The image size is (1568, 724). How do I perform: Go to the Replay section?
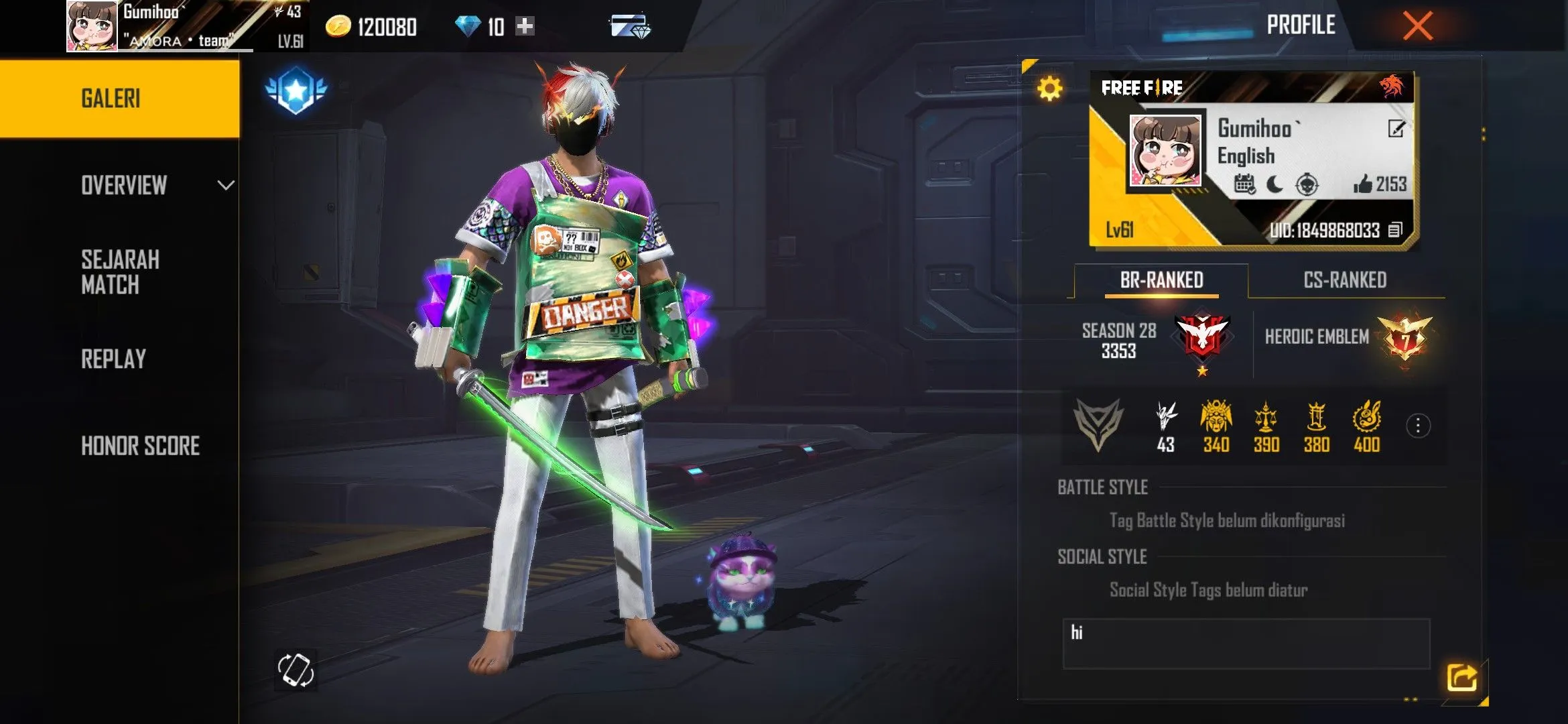click(x=114, y=359)
